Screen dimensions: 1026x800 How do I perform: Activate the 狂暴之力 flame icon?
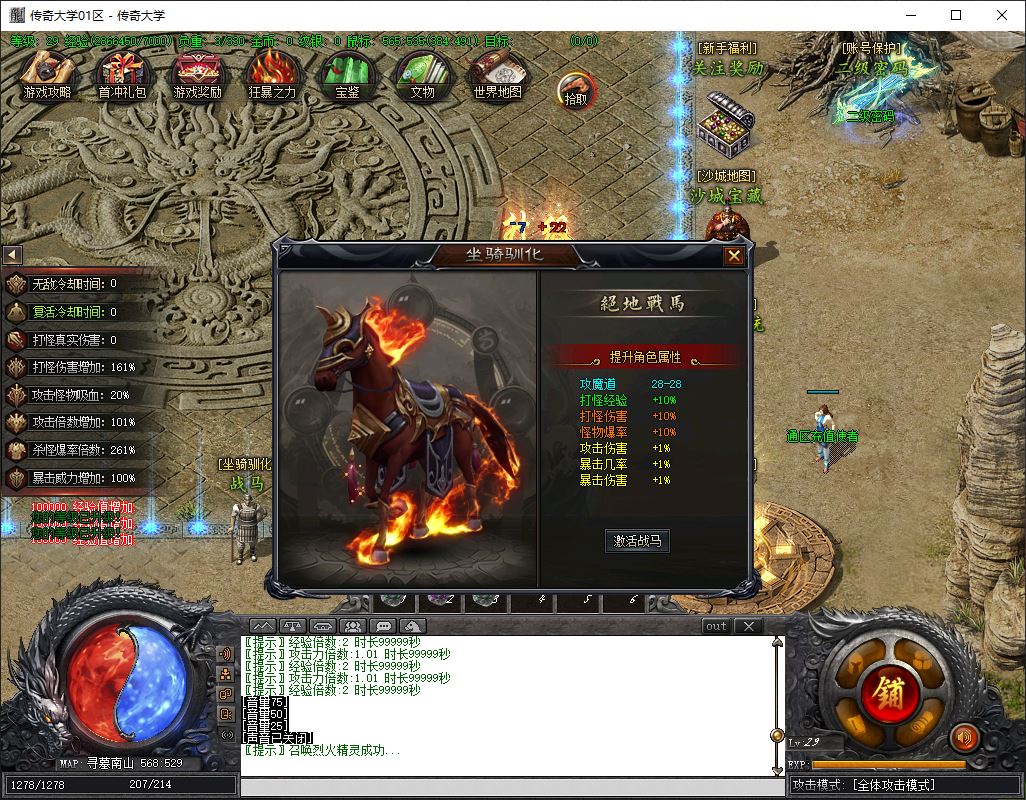point(272,74)
